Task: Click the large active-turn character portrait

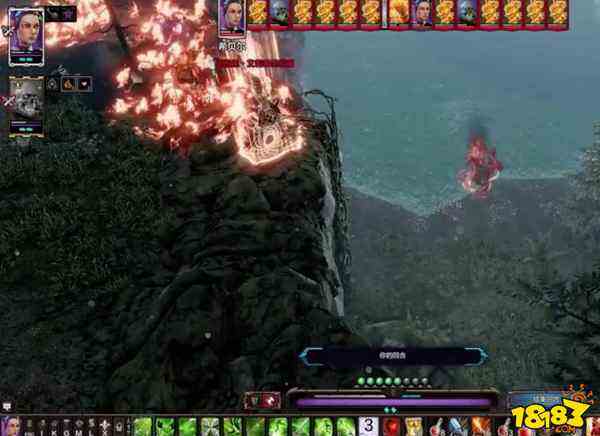Action: click(x=232, y=19)
